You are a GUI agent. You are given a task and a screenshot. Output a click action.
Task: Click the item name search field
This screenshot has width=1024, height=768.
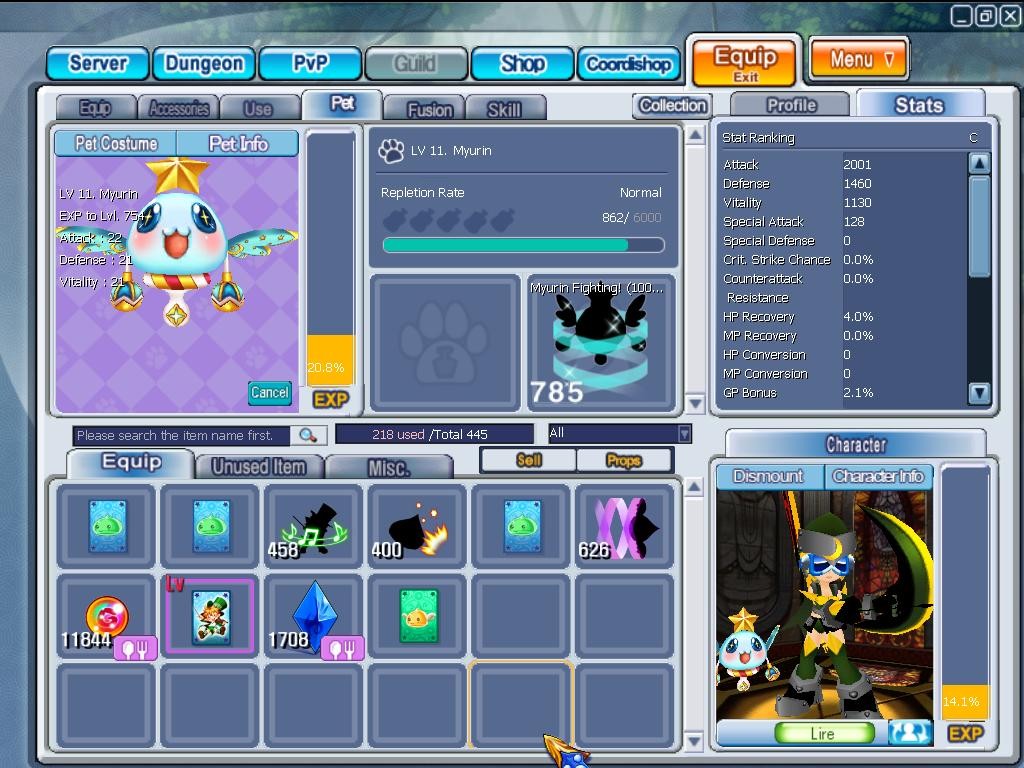pyautogui.click(x=182, y=435)
